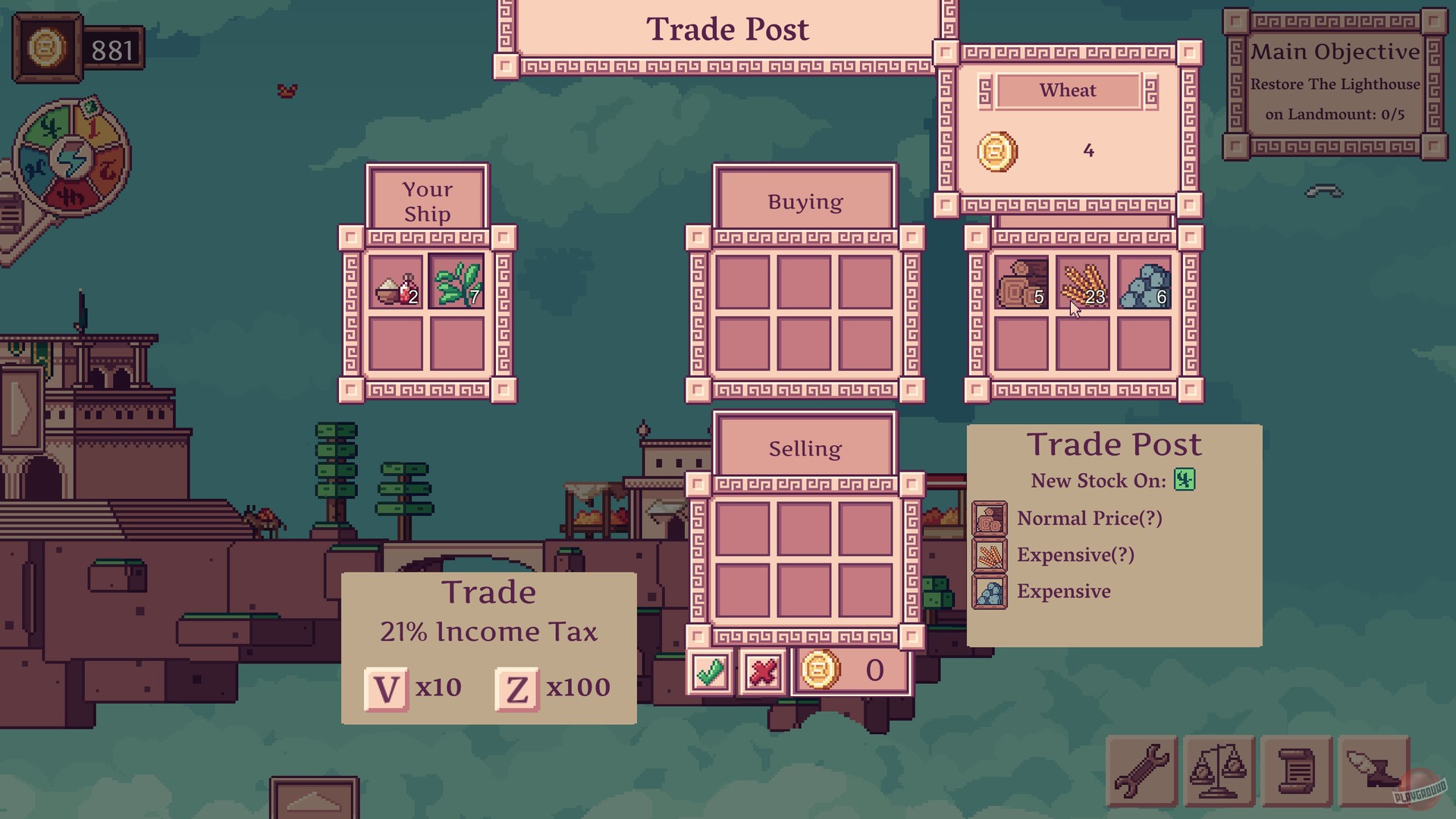Open the scroll quest log icon
This screenshot has width=1456, height=819.
pyautogui.click(x=1297, y=771)
